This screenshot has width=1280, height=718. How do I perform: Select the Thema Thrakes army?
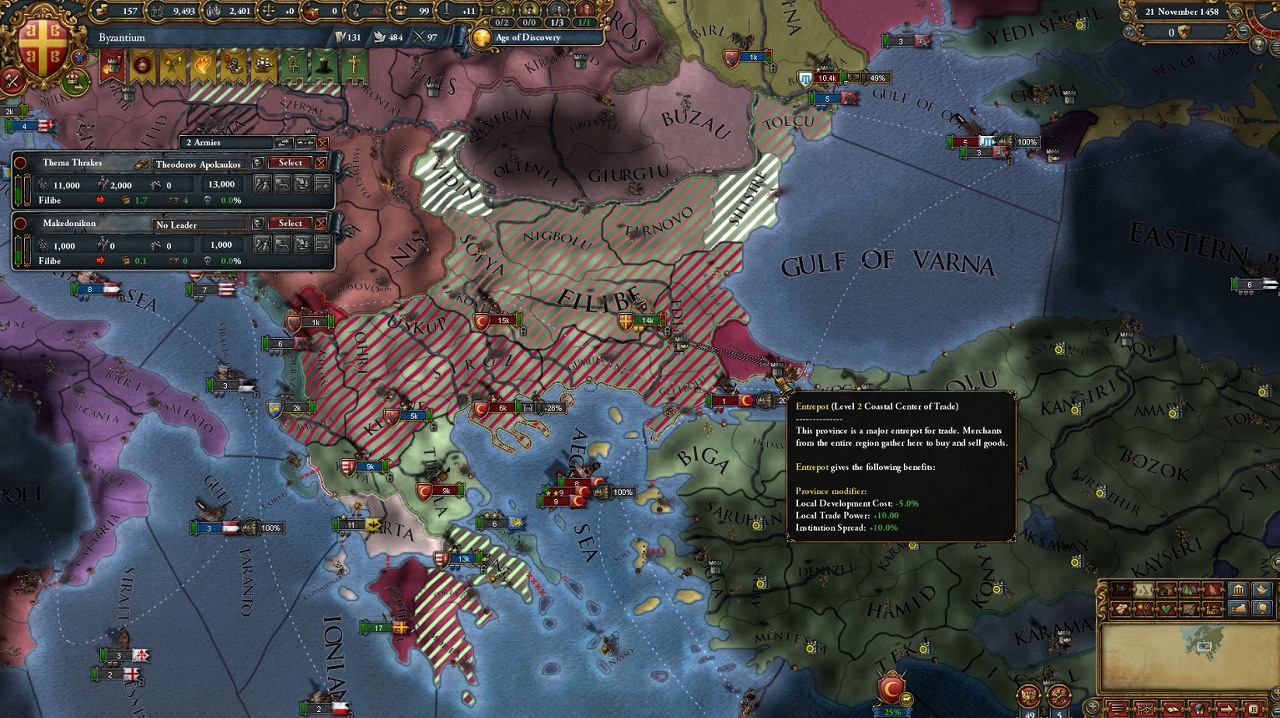click(290, 163)
